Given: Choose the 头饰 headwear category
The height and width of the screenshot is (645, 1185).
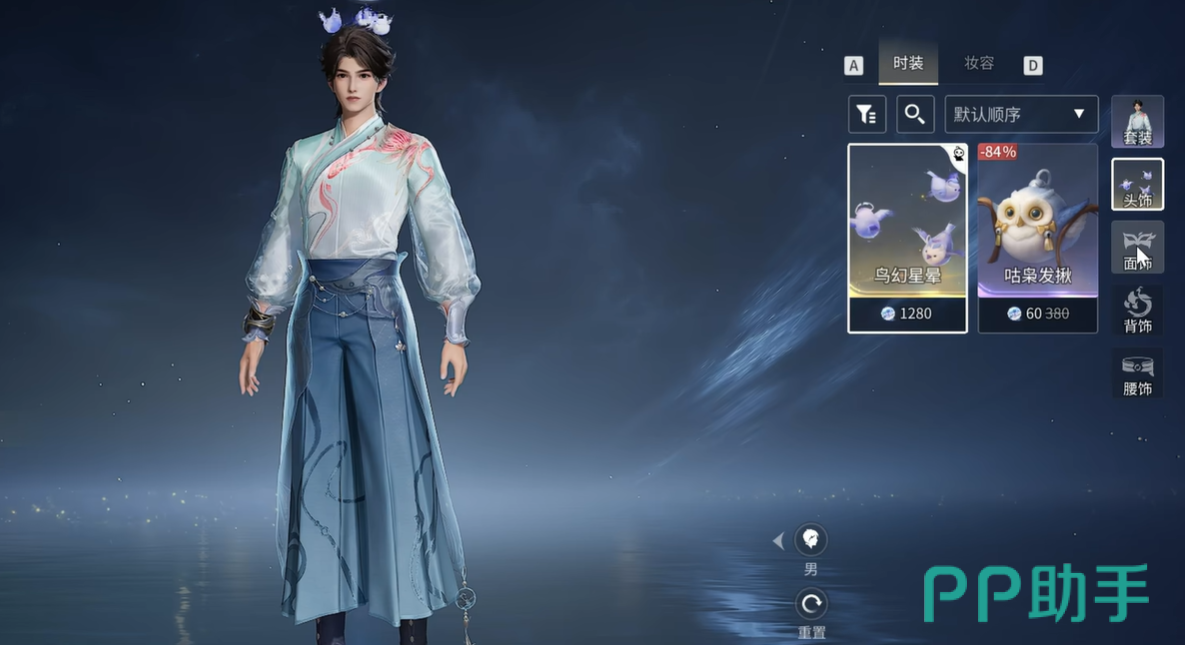Looking at the screenshot, I should click(1137, 184).
